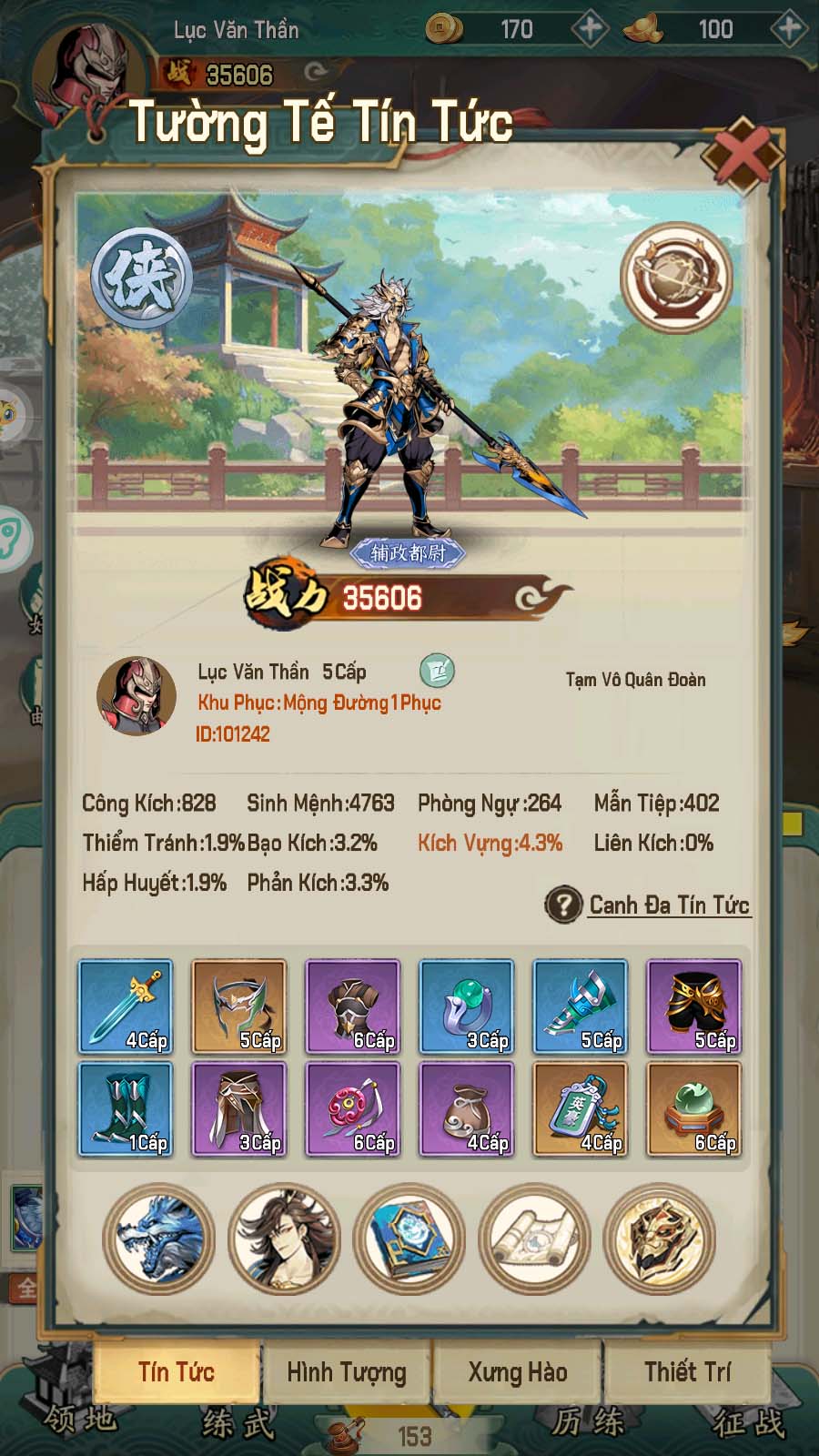Select the green boots slot

[x=126, y=1109]
